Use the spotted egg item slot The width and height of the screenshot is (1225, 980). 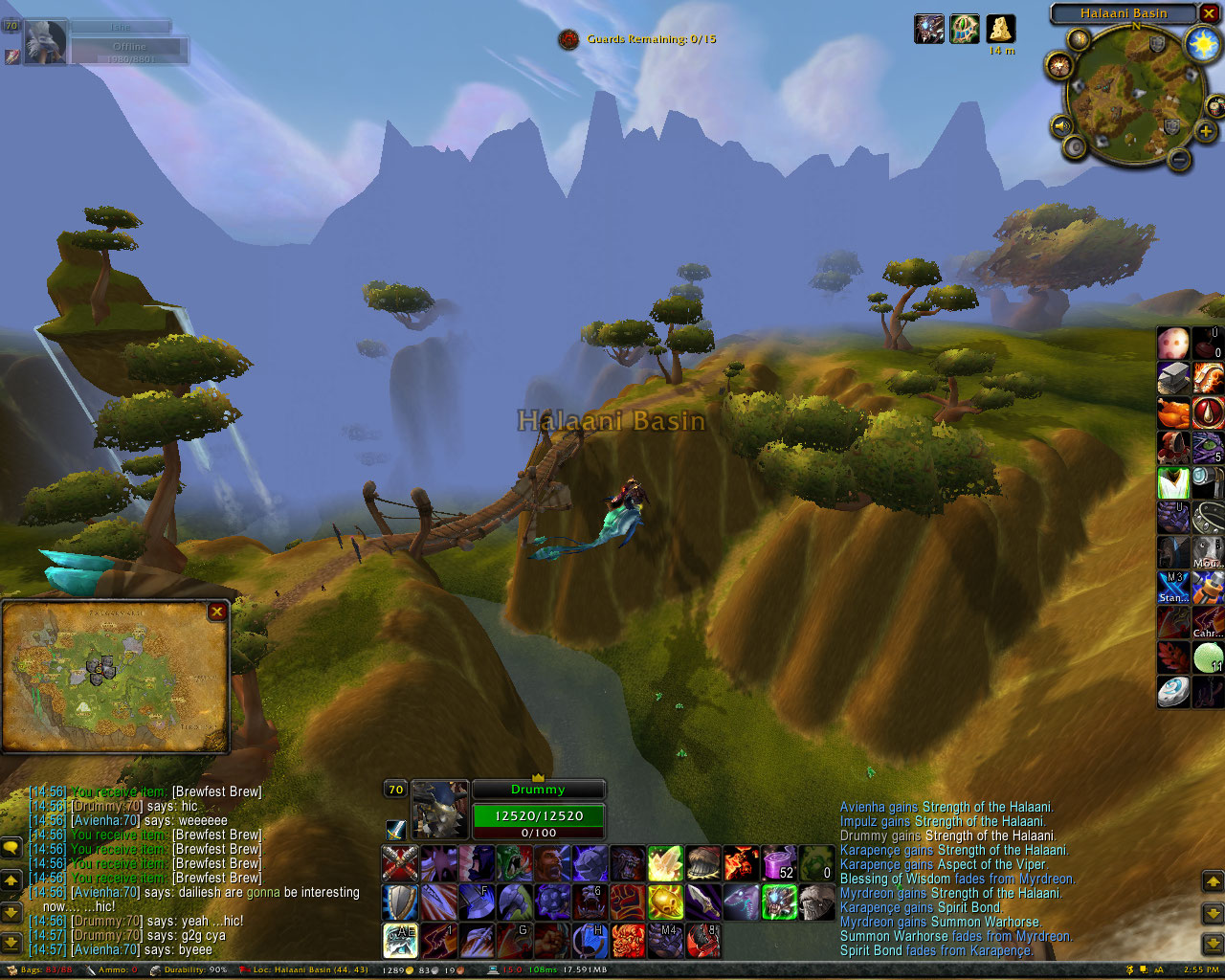pyautogui.click(x=1173, y=343)
